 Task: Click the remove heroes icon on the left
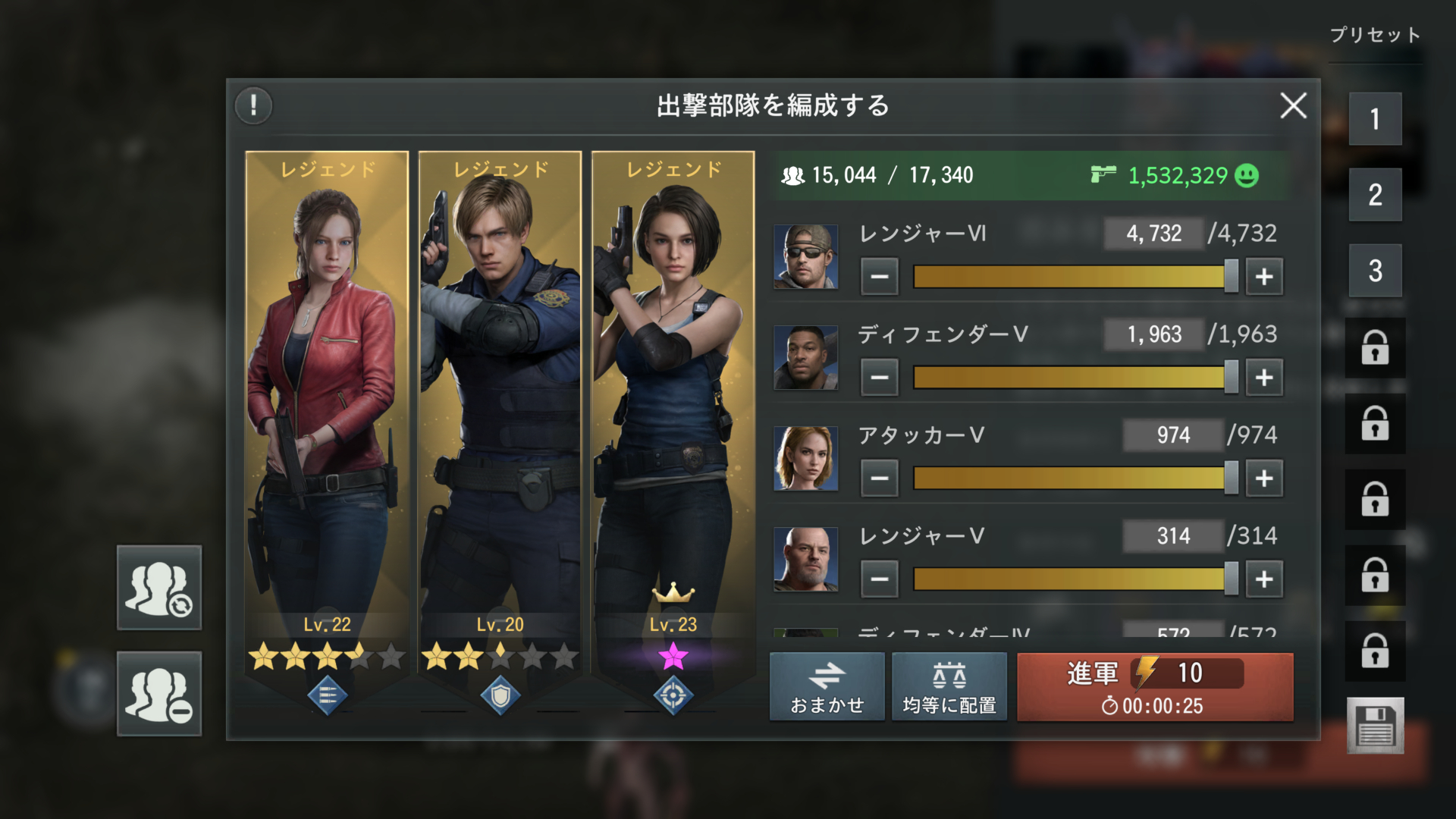(158, 695)
